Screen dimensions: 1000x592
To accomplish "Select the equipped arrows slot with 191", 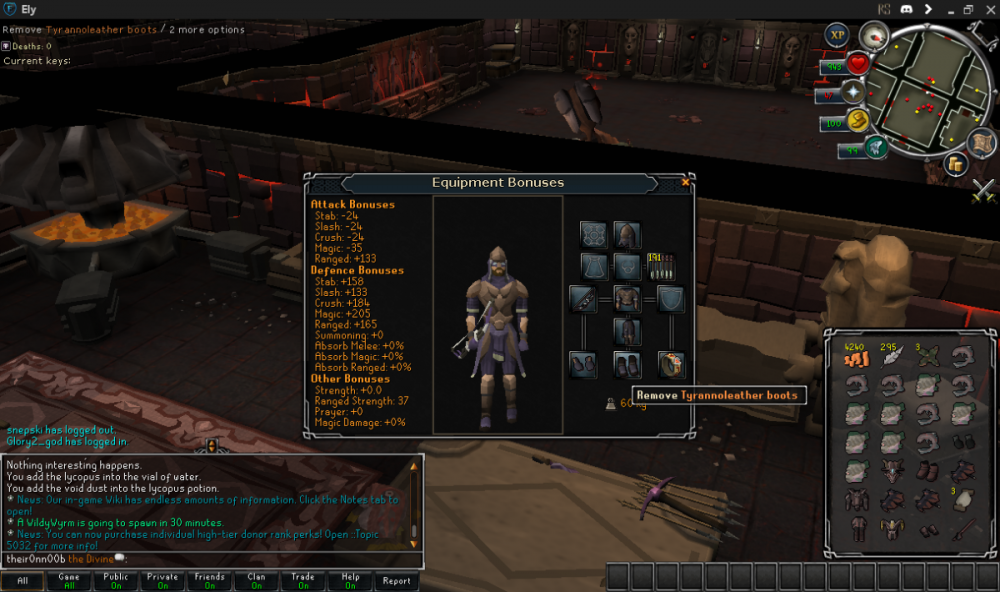I will coord(661,266).
